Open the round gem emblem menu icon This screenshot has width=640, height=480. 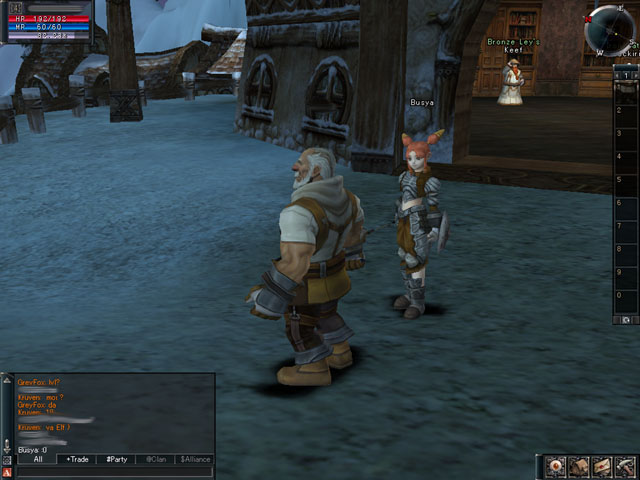pyautogui.click(x=557, y=466)
